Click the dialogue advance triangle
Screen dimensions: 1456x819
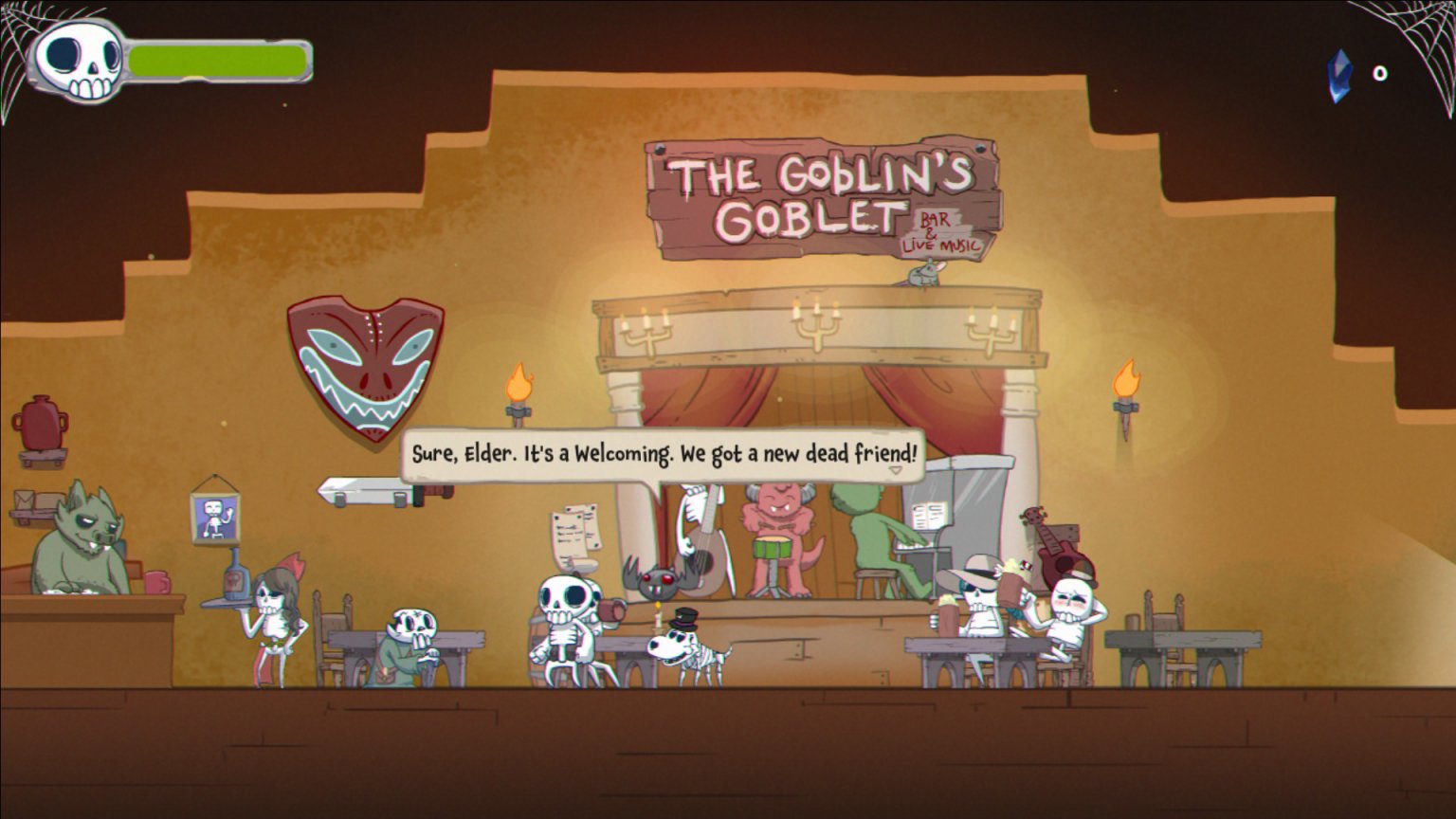click(x=895, y=468)
